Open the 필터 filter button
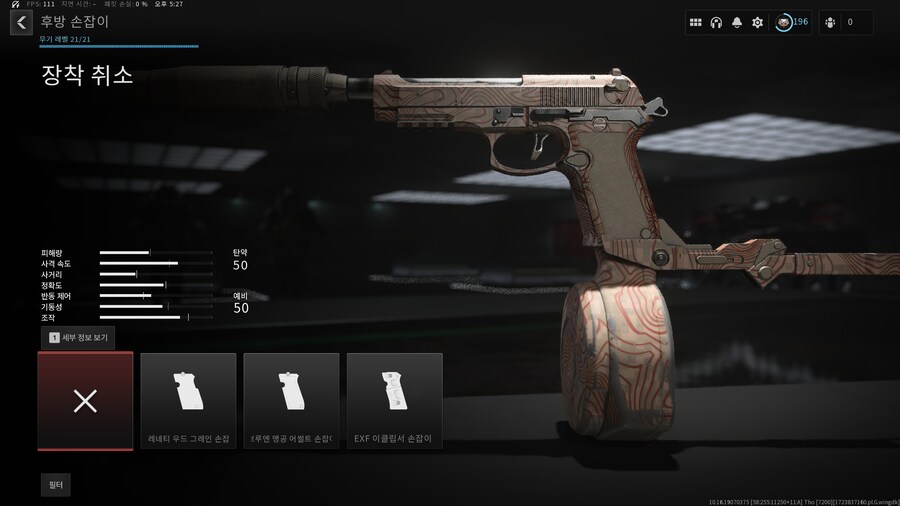The image size is (900, 506). tap(56, 485)
